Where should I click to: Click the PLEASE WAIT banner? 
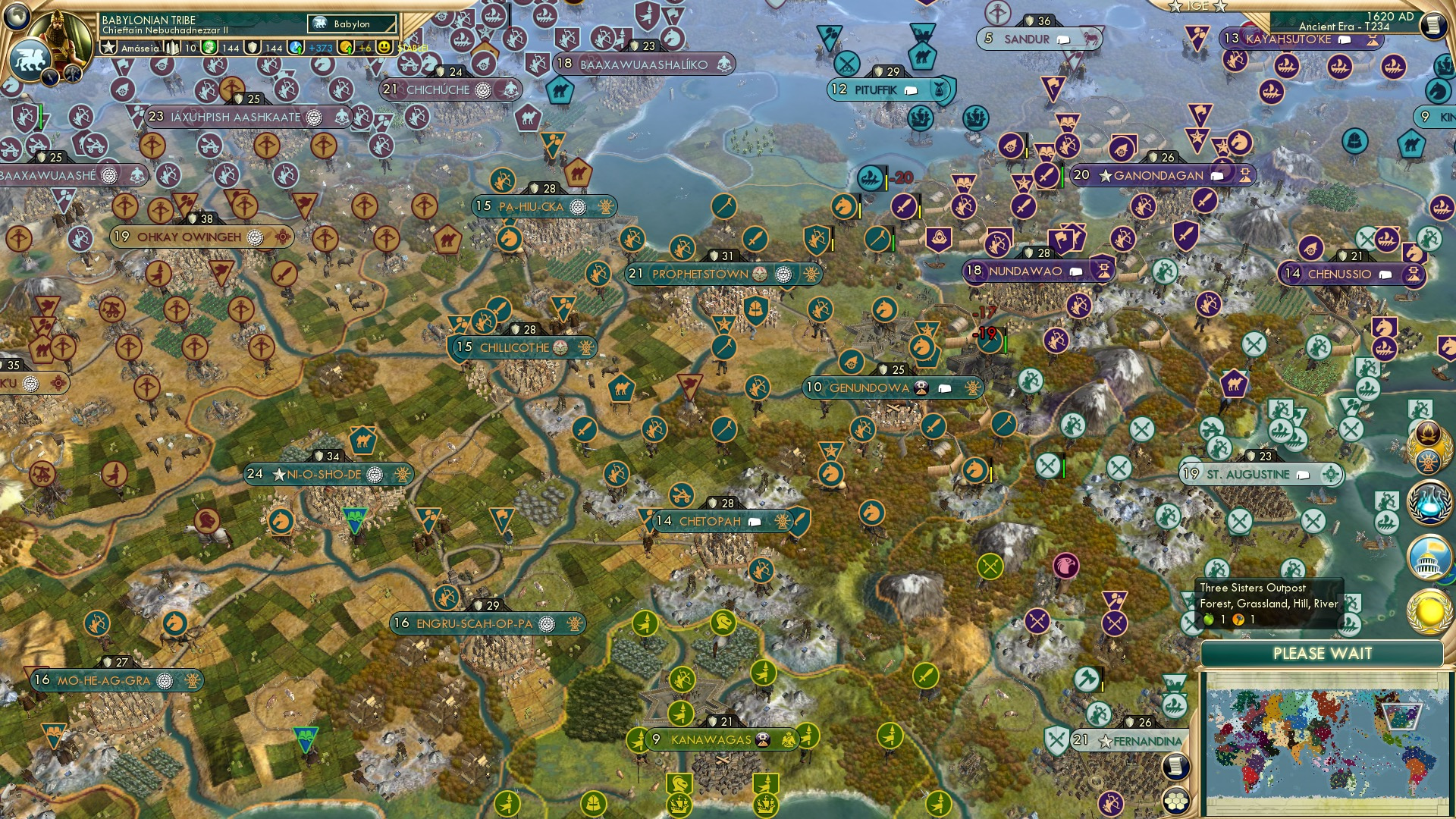click(x=1323, y=652)
